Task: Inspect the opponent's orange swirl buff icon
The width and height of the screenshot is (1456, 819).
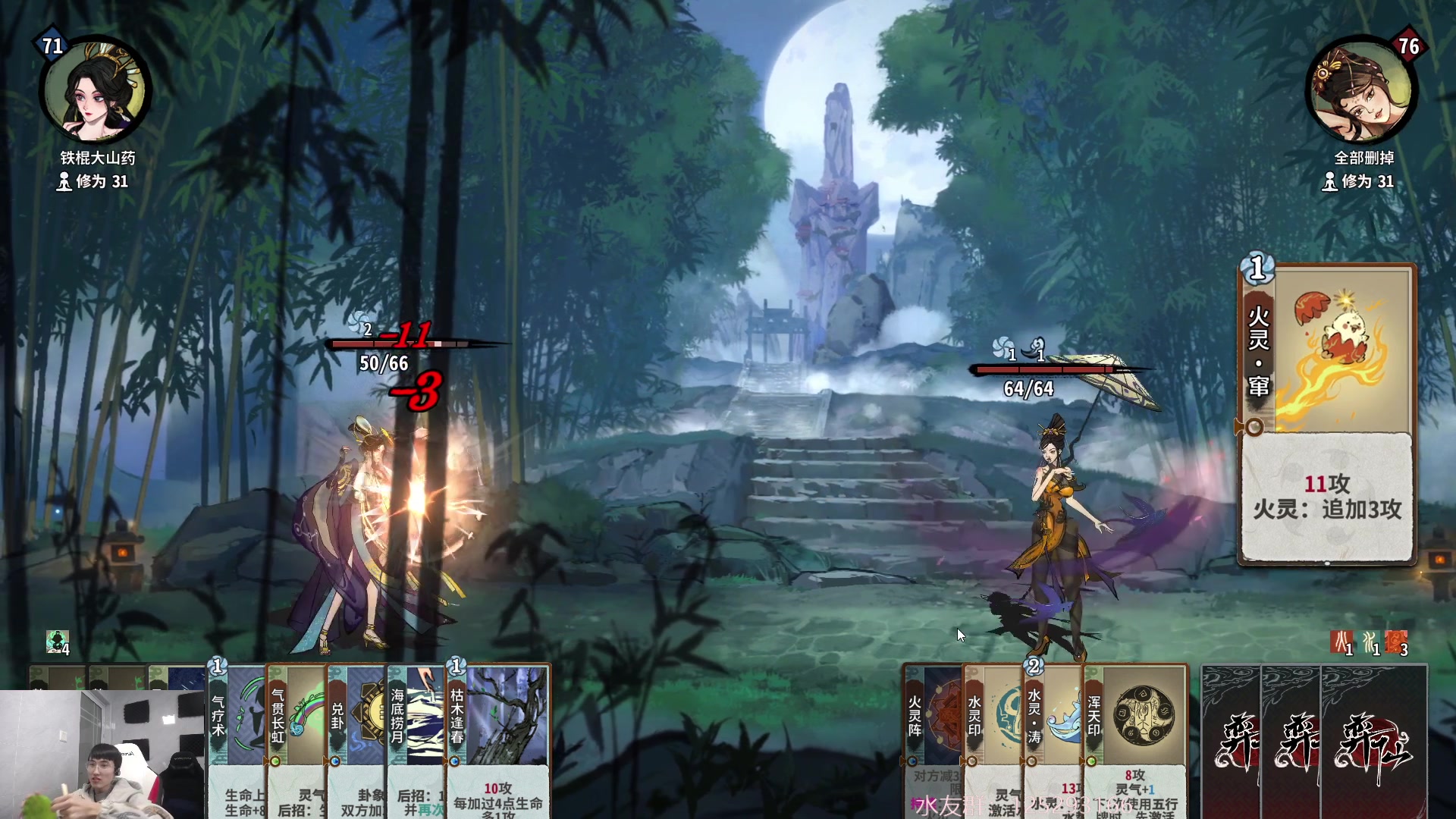Action: [1396, 642]
